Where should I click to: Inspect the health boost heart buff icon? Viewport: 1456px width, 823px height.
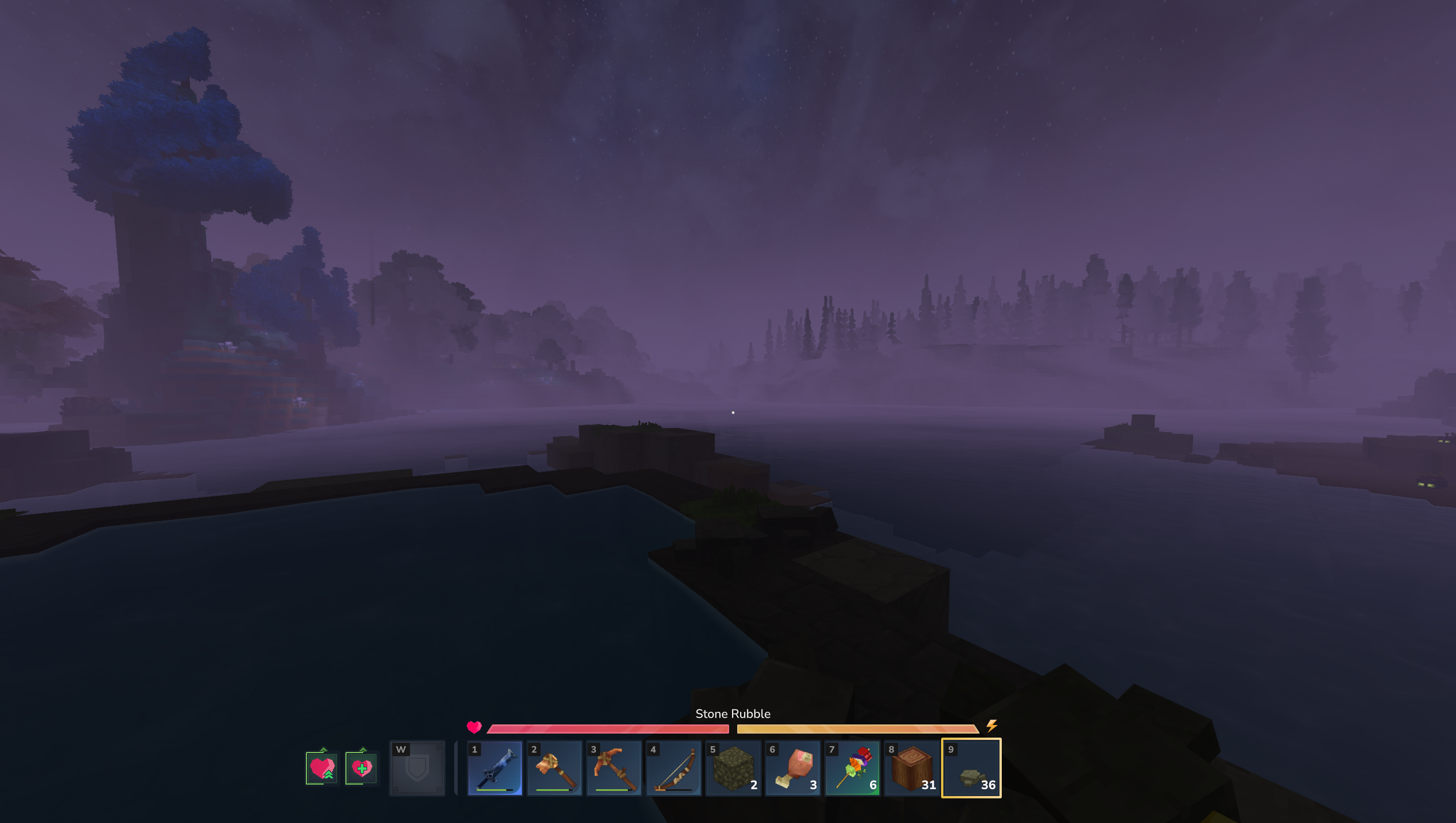pos(322,768)
